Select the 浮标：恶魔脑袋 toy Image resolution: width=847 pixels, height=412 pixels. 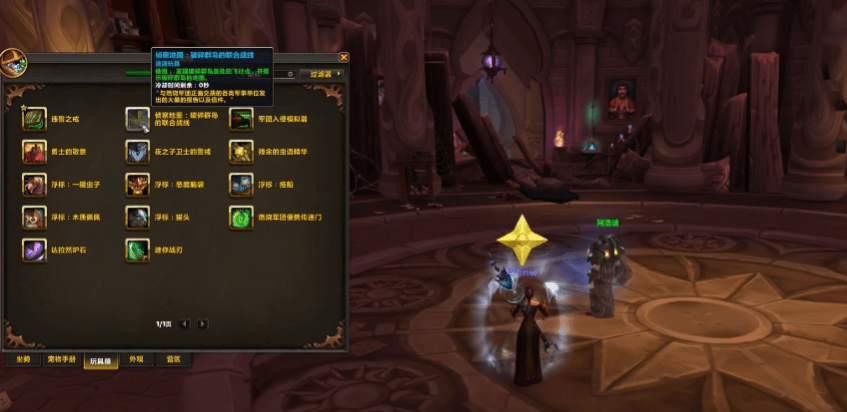pos(137,184)
